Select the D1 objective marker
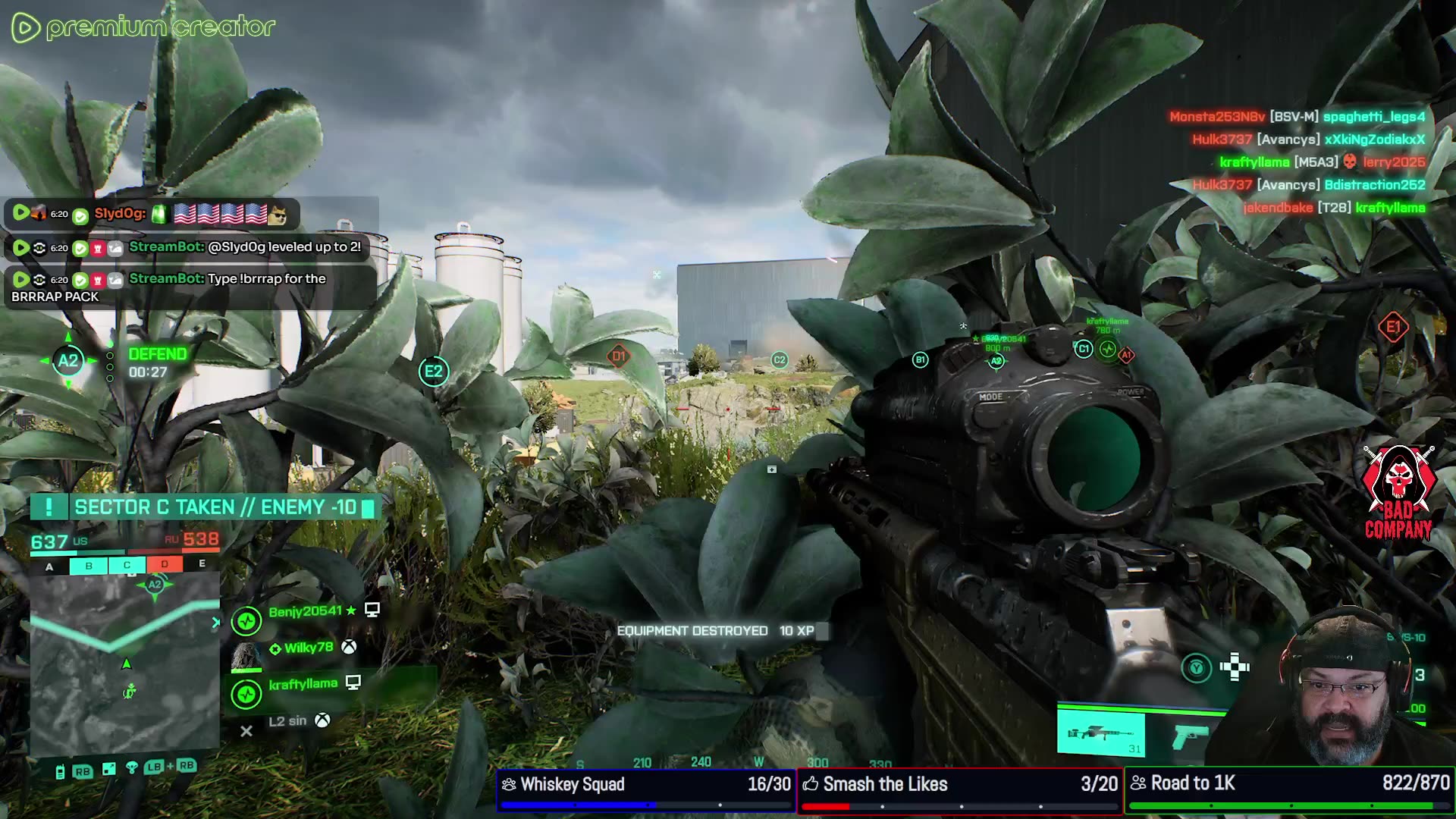1456x819 pixels. click(x=619, y=356)
